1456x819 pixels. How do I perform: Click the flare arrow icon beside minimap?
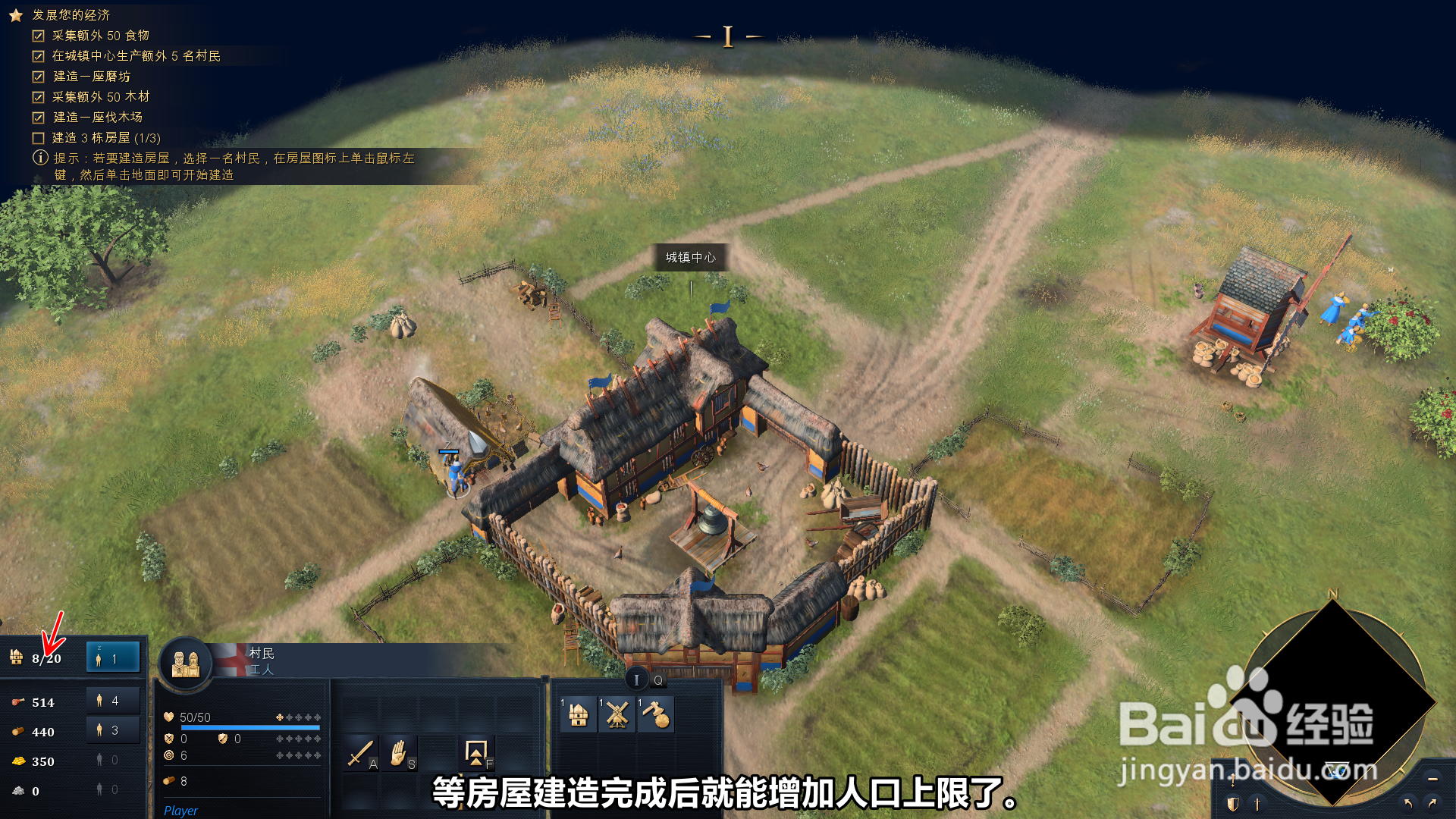pos(1233,780)
